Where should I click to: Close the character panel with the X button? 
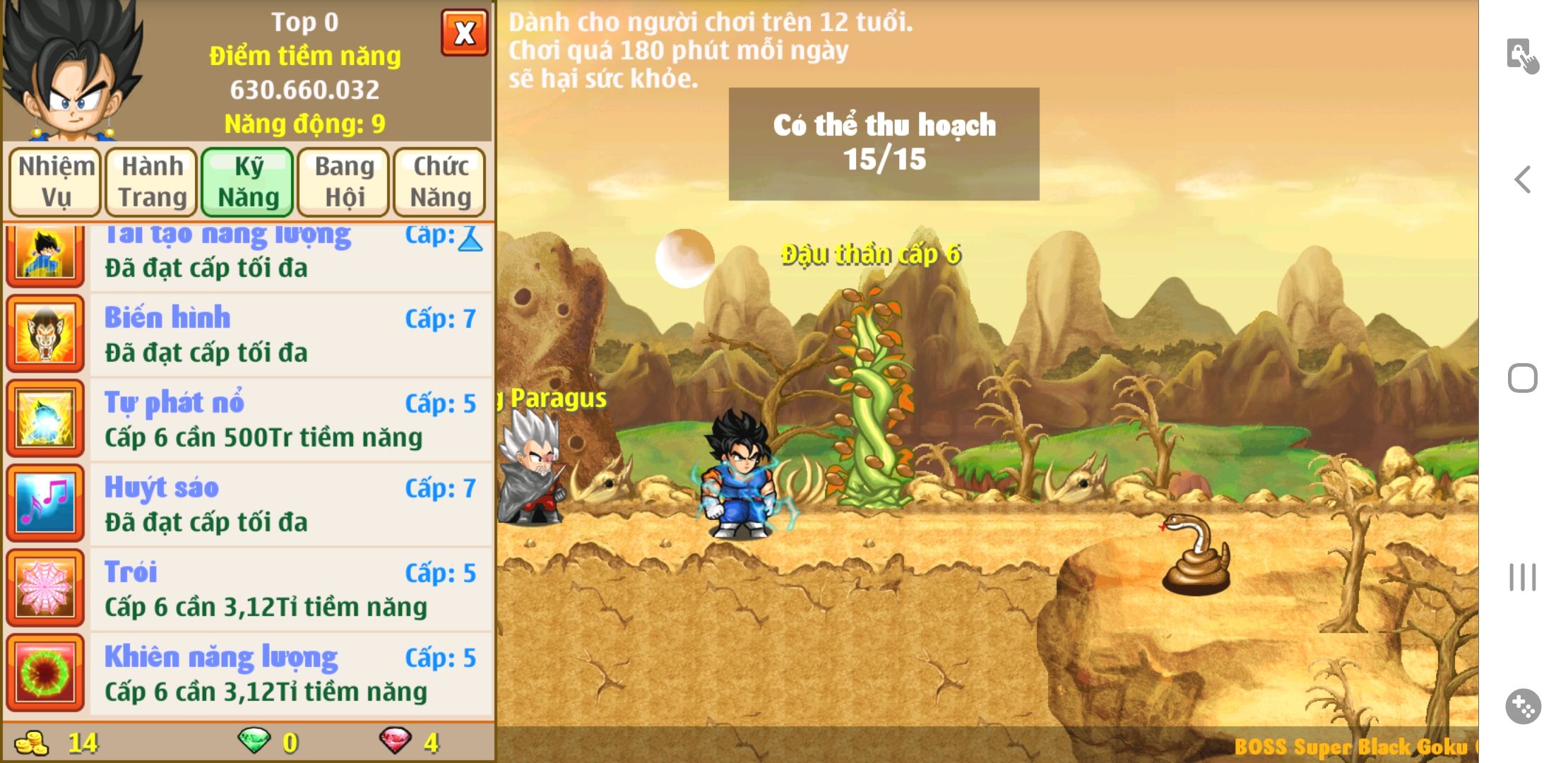point(464,32)
